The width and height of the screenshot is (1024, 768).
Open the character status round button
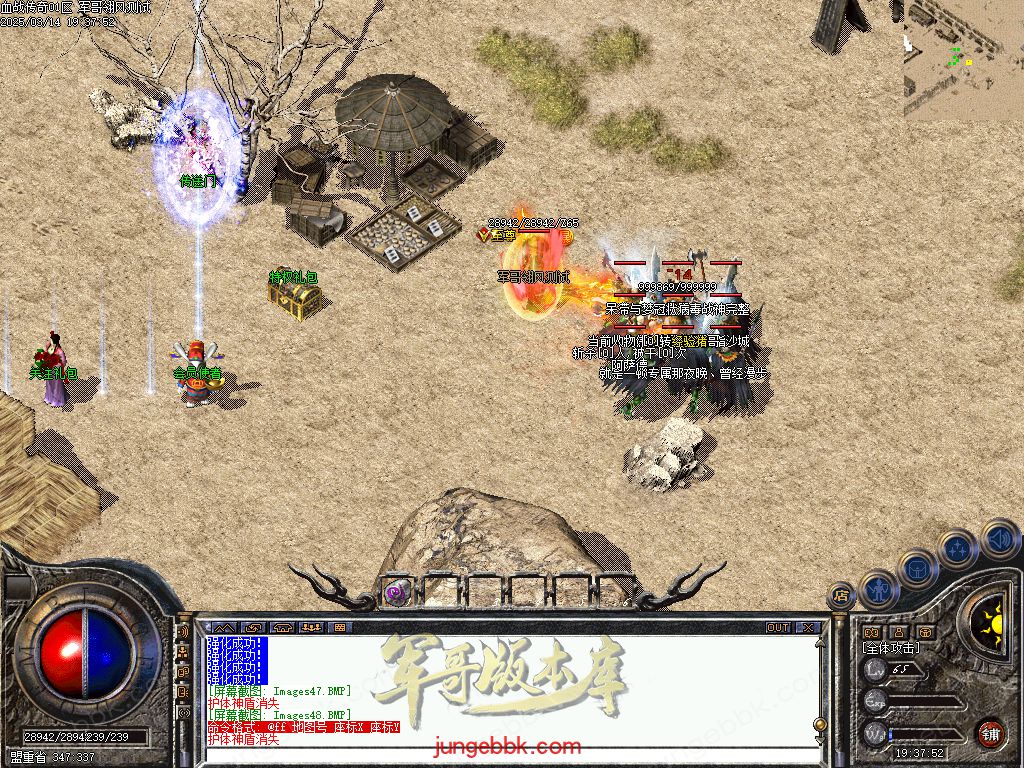[x=880, y=589]
